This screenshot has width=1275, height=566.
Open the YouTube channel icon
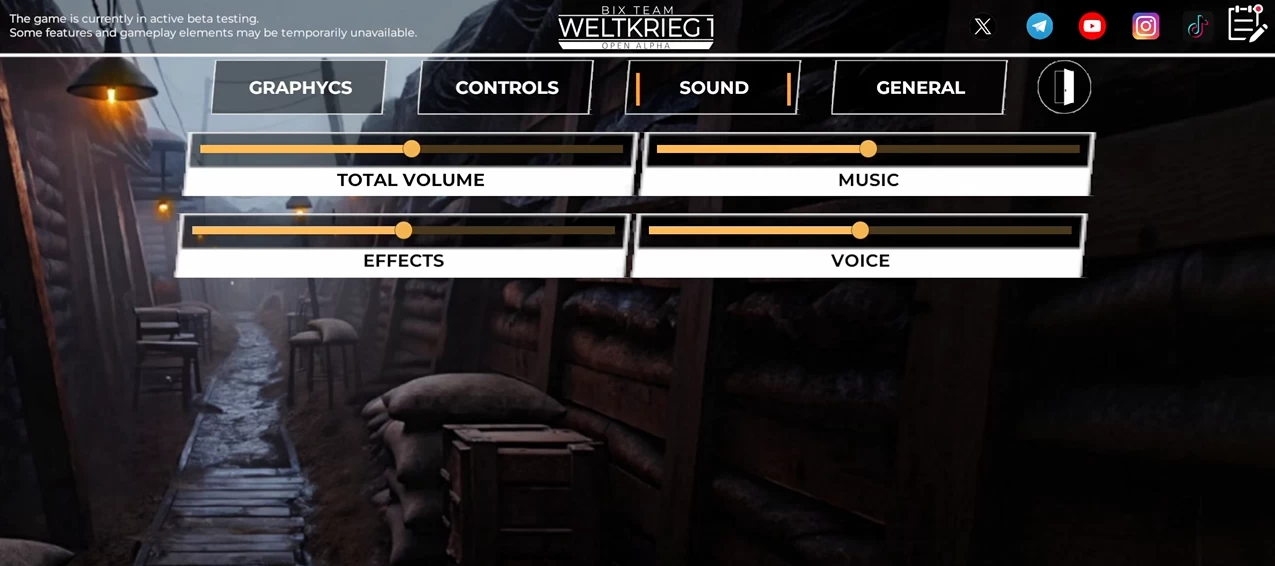[x=1092, y=27]
